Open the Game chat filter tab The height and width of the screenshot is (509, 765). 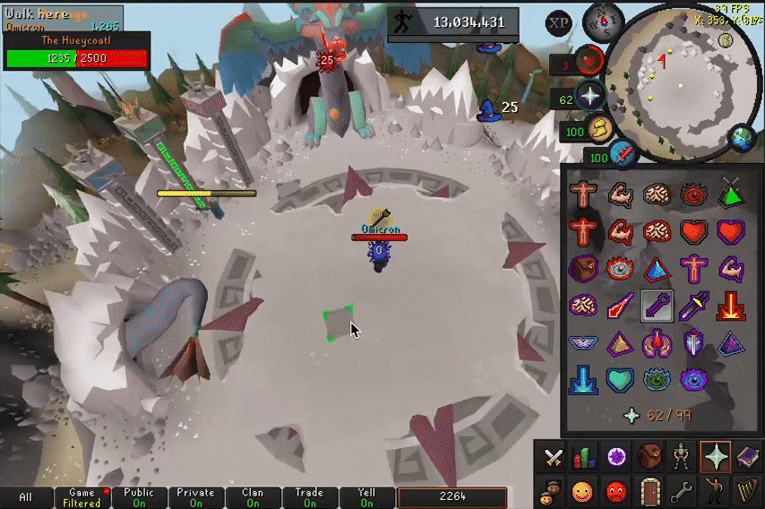(83, 497)
